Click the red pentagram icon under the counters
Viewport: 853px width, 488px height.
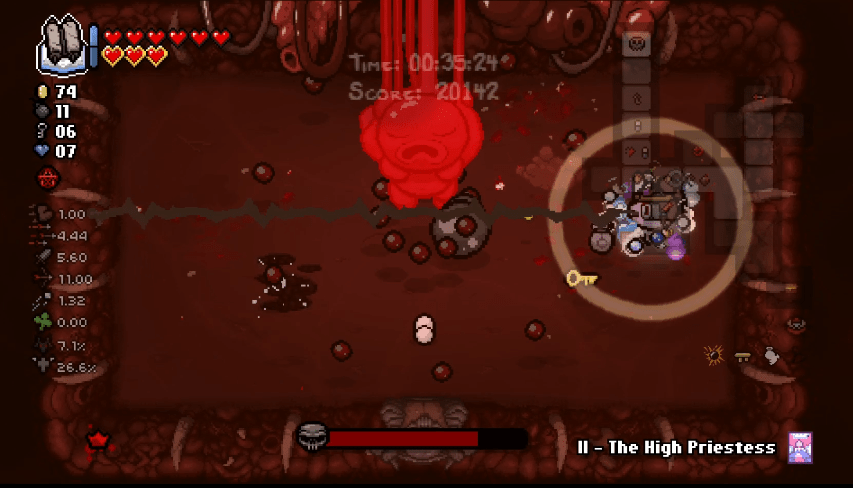point(48,178)
